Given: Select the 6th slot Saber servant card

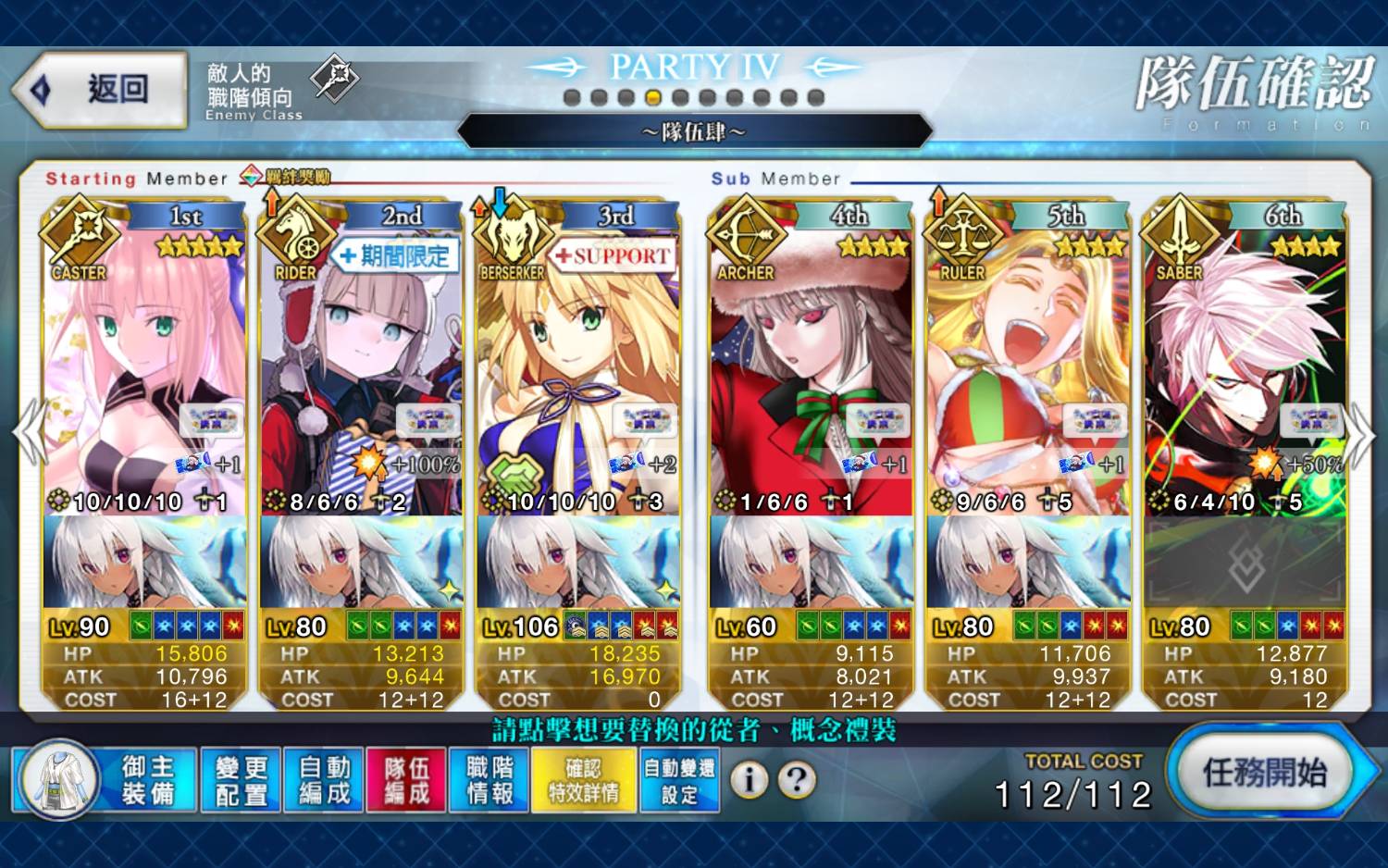Looking at the screenshot, I should pos(1245,370).
